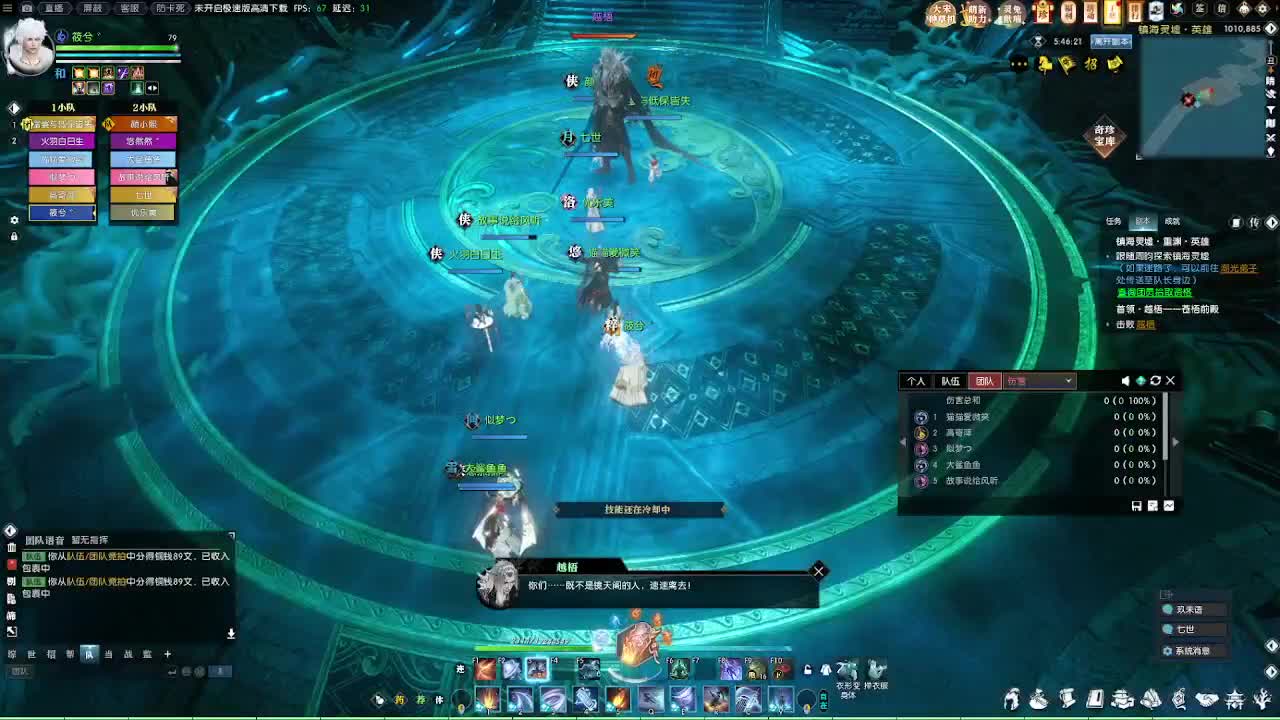Screen dimensions: 1280x720
Task: Click the 签 daily sign-in icon
Action: click(x=1200, y=9)
